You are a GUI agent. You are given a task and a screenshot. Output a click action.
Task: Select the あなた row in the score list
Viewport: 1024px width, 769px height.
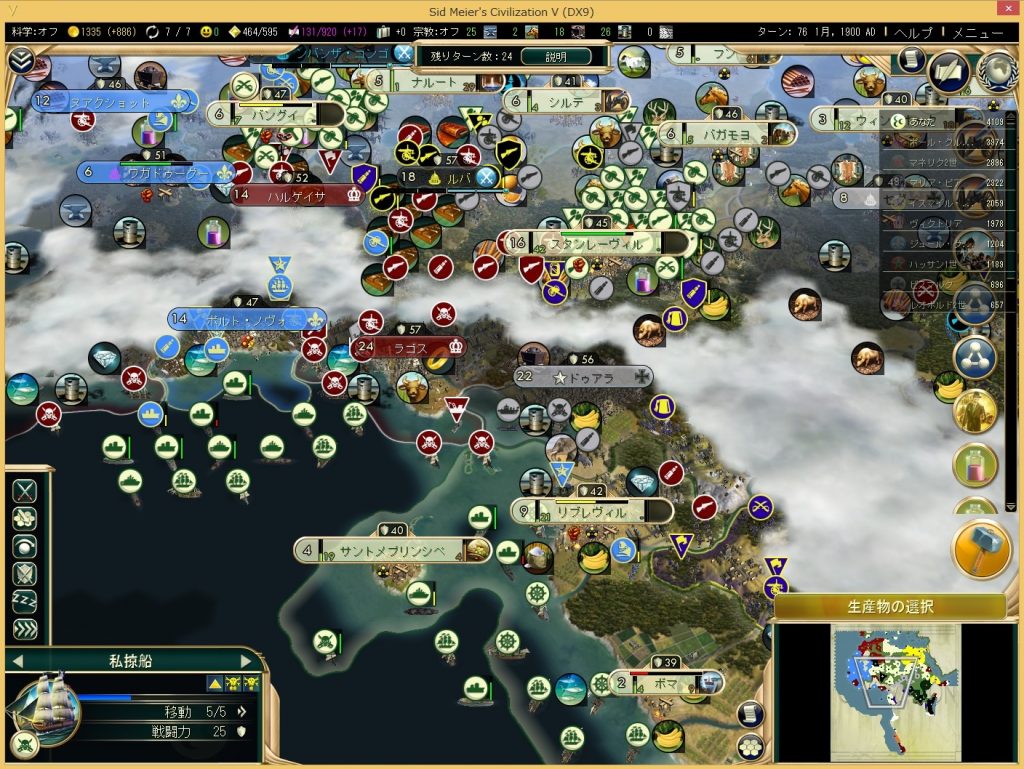pyautogui.click(x=925, y=121)
